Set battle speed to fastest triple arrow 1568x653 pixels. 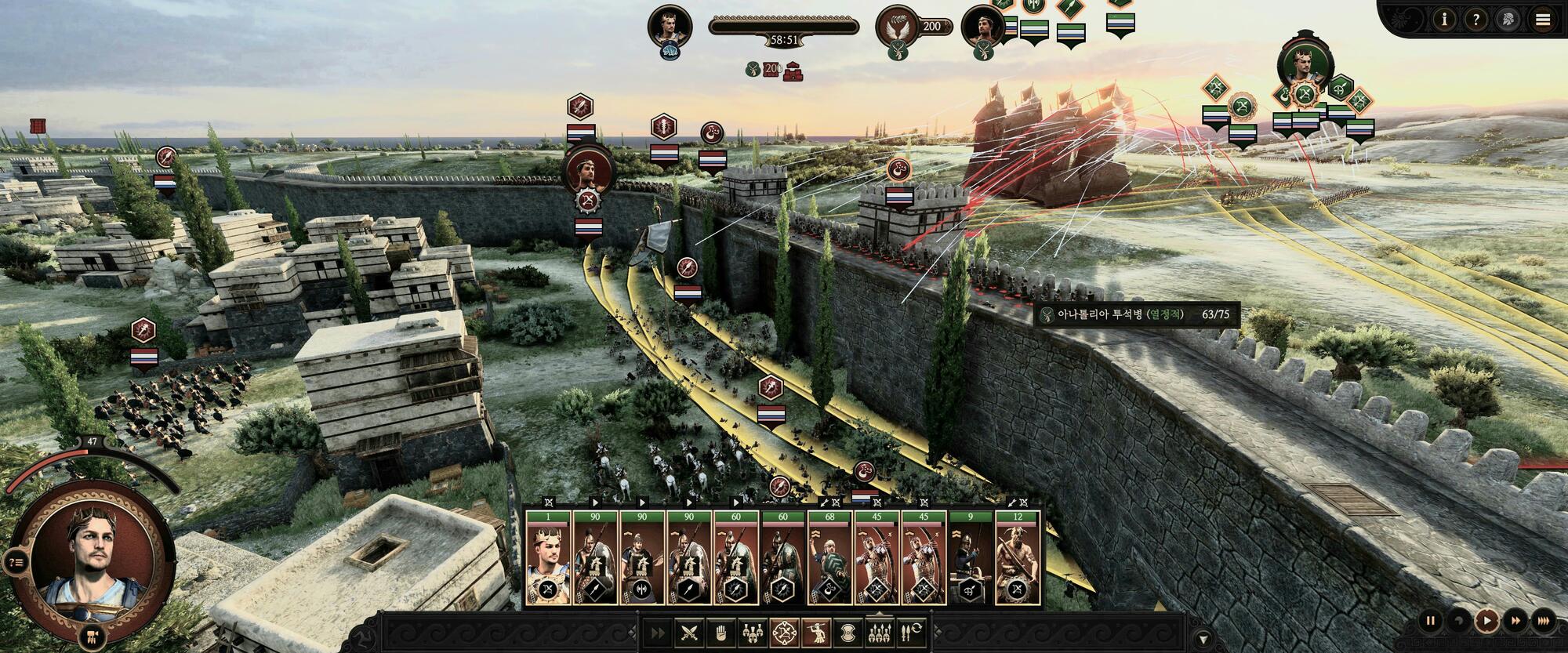[1543, 621]
